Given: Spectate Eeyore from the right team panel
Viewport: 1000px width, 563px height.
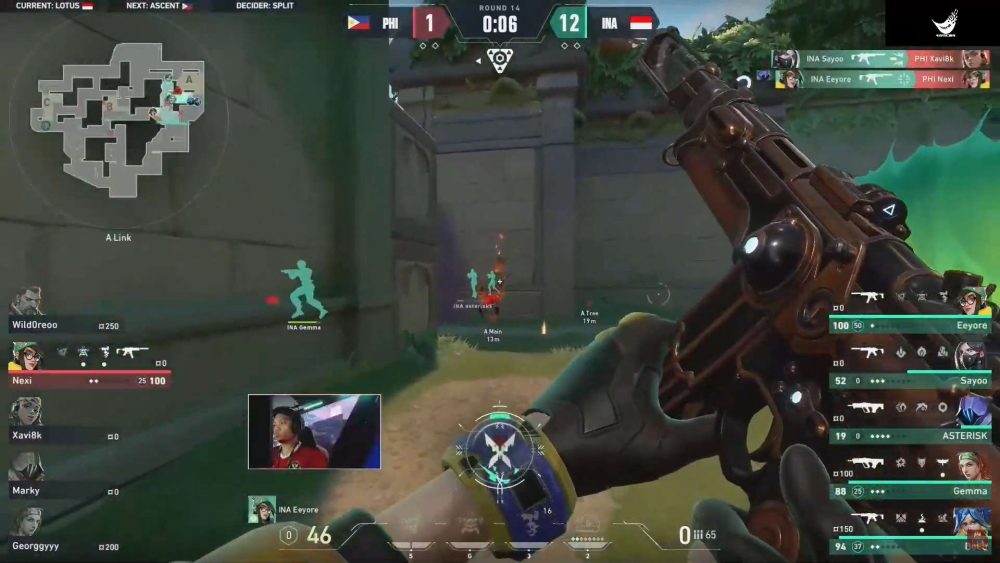Looking at the screenshot, I should coord(910,311).
